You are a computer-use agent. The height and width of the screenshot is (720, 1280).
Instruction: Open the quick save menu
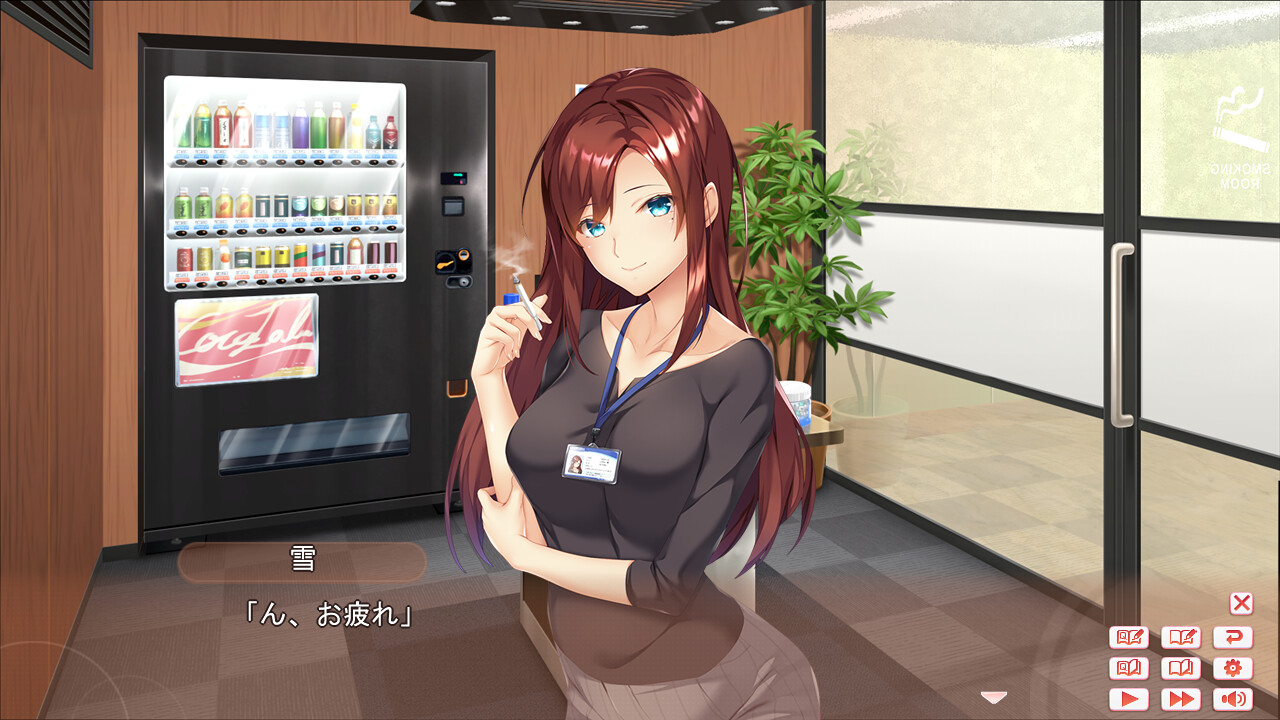tap(1128, 635)
